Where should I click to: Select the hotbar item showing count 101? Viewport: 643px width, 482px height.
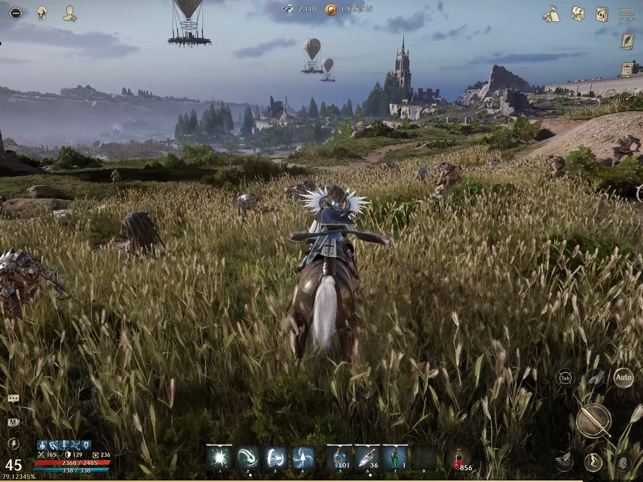tap(339, 457)
